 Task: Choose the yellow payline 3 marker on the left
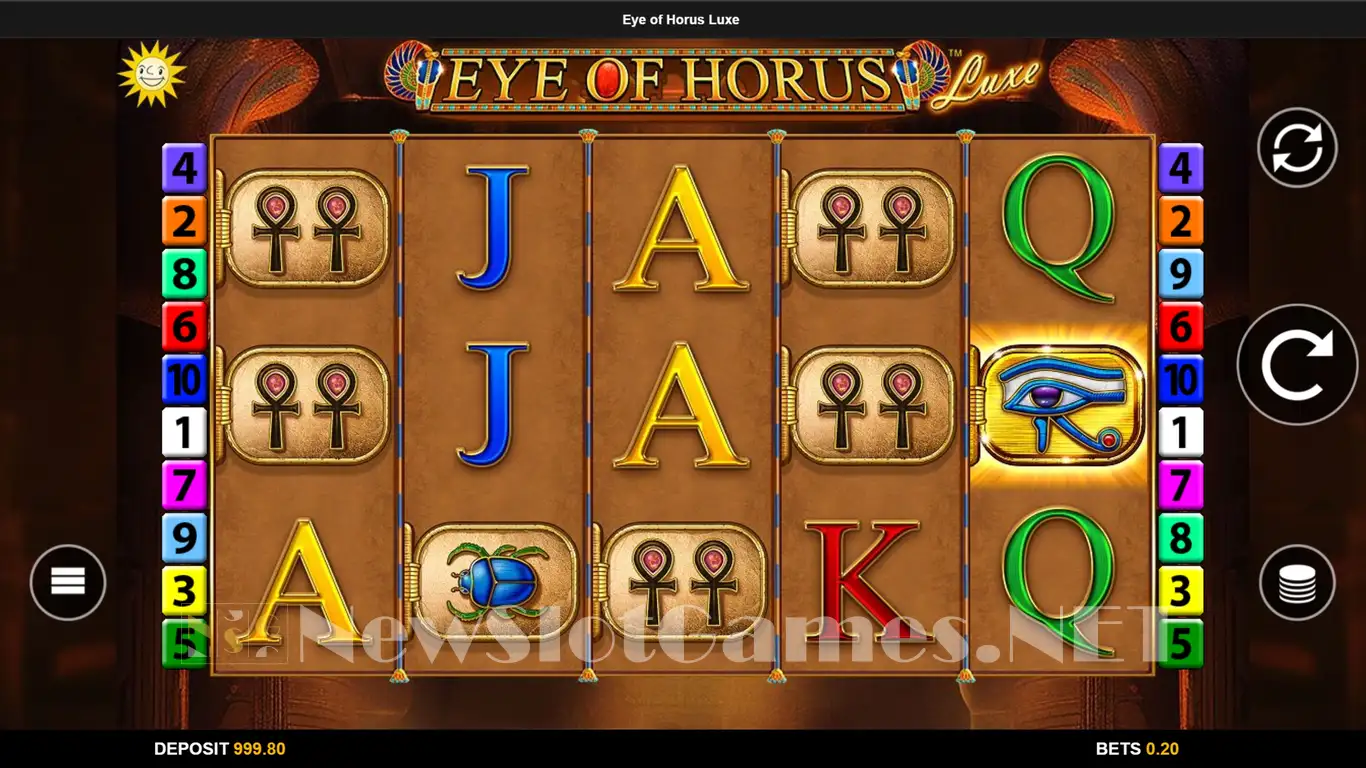(x=184, y=592)
